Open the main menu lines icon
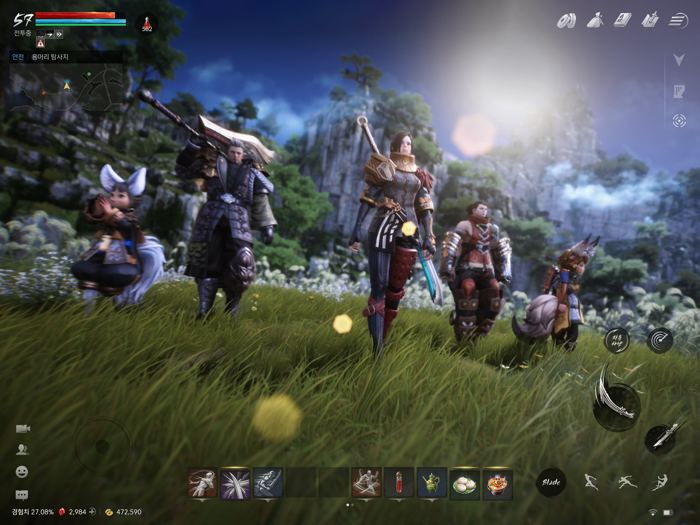The width and height of the screenshot is (700, 525). (678, 19)
